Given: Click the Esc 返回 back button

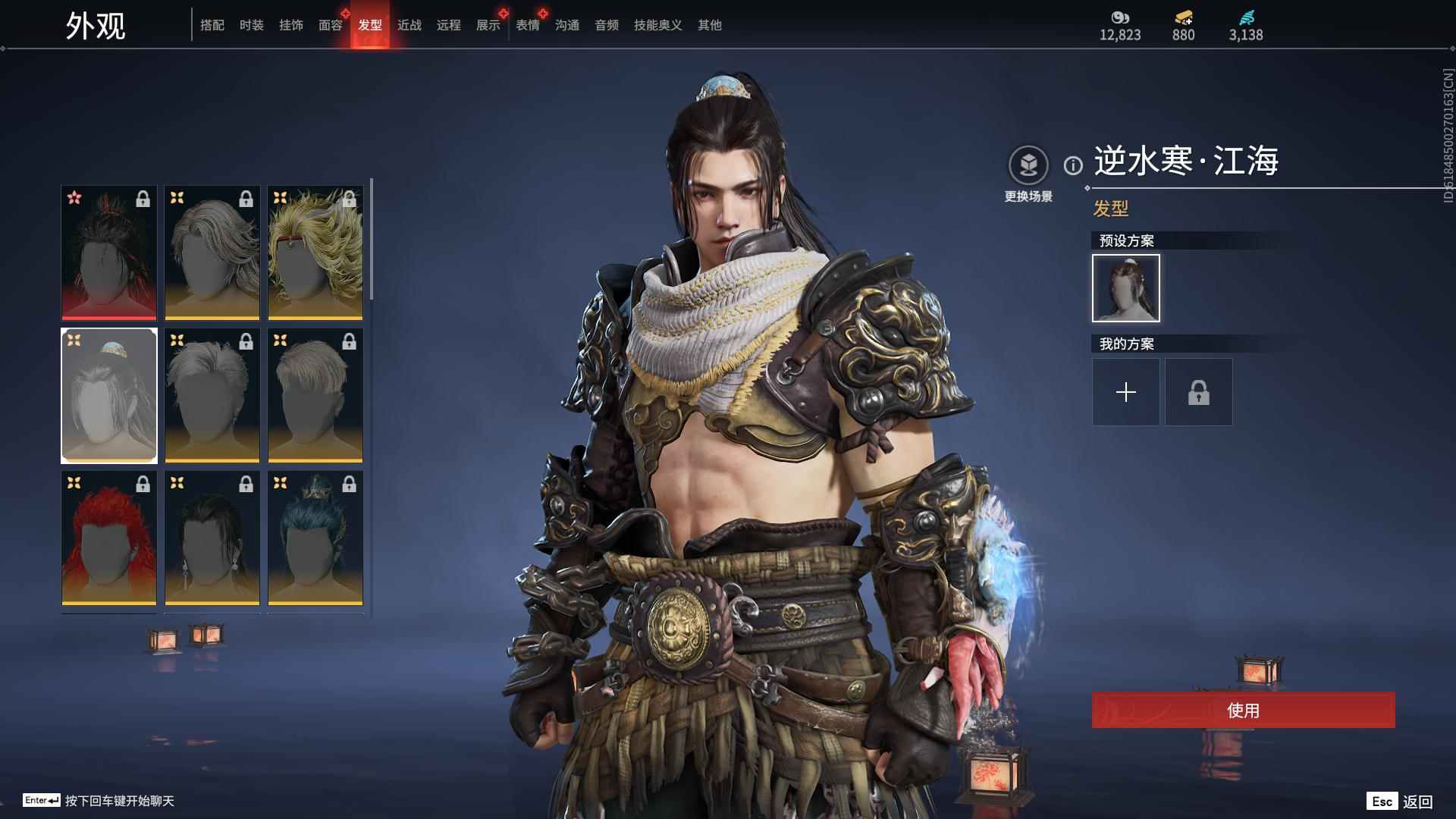Looking at the screenshot, I should [x=1400, y=801].
